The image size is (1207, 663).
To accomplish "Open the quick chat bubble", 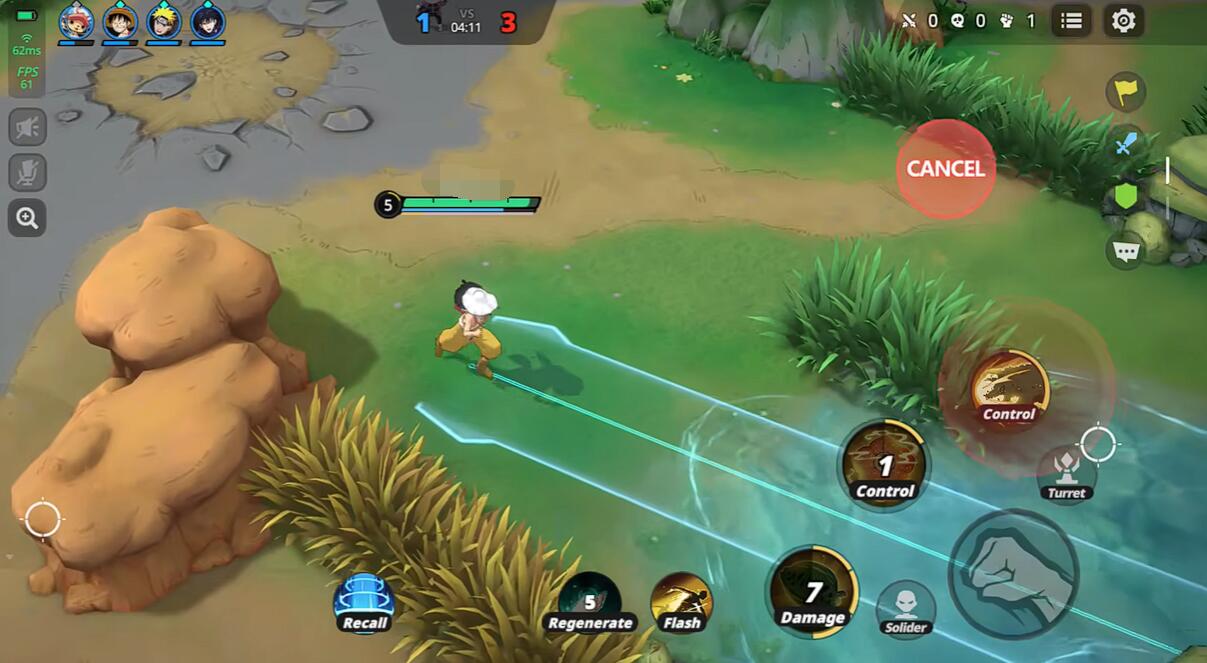I will coord(1126,250).
